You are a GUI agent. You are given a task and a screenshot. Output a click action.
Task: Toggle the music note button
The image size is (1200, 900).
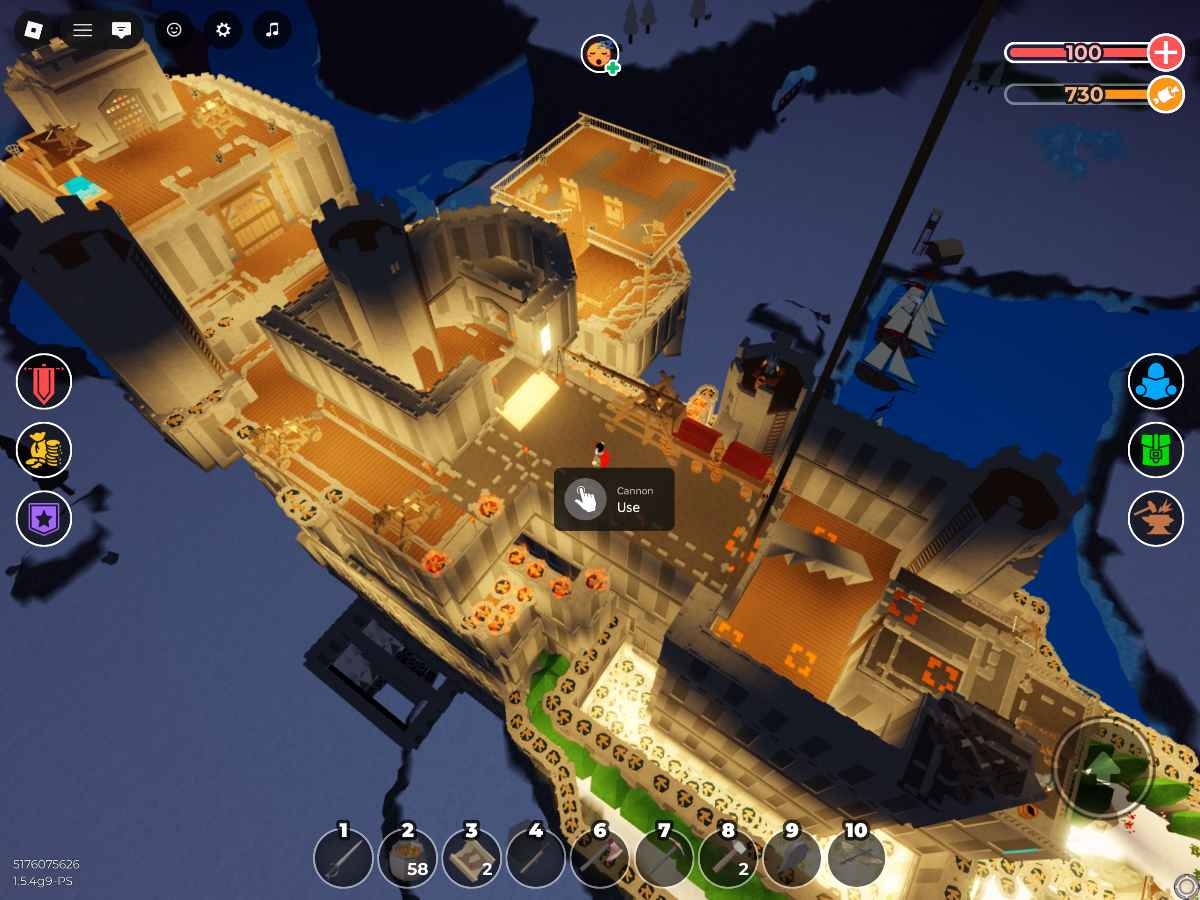[x=272, y=30]
